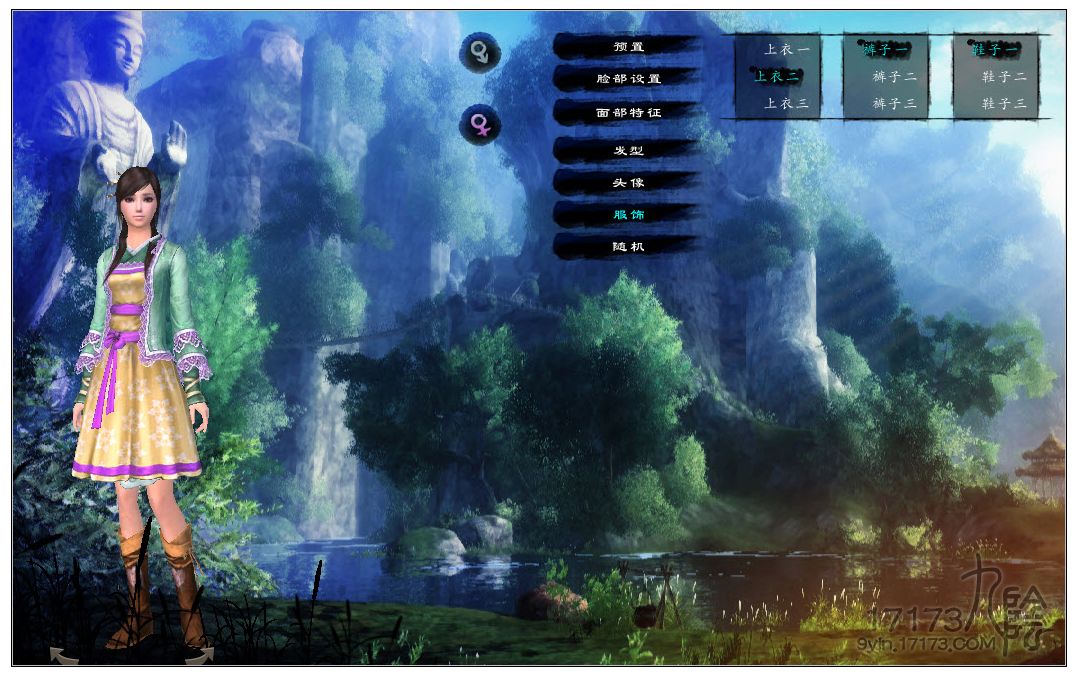Go to 面部特征 facial features
The height and width of the screenshot is (676, 1078).
point(628,113)
